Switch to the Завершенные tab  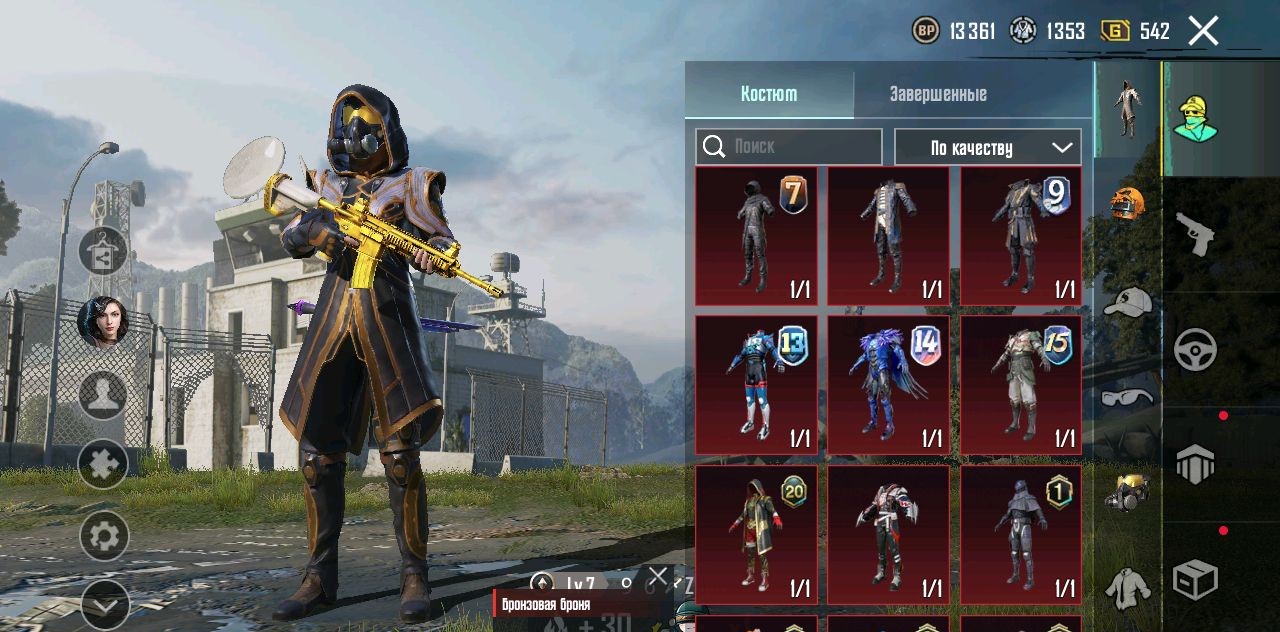click(x=938, y=94)
